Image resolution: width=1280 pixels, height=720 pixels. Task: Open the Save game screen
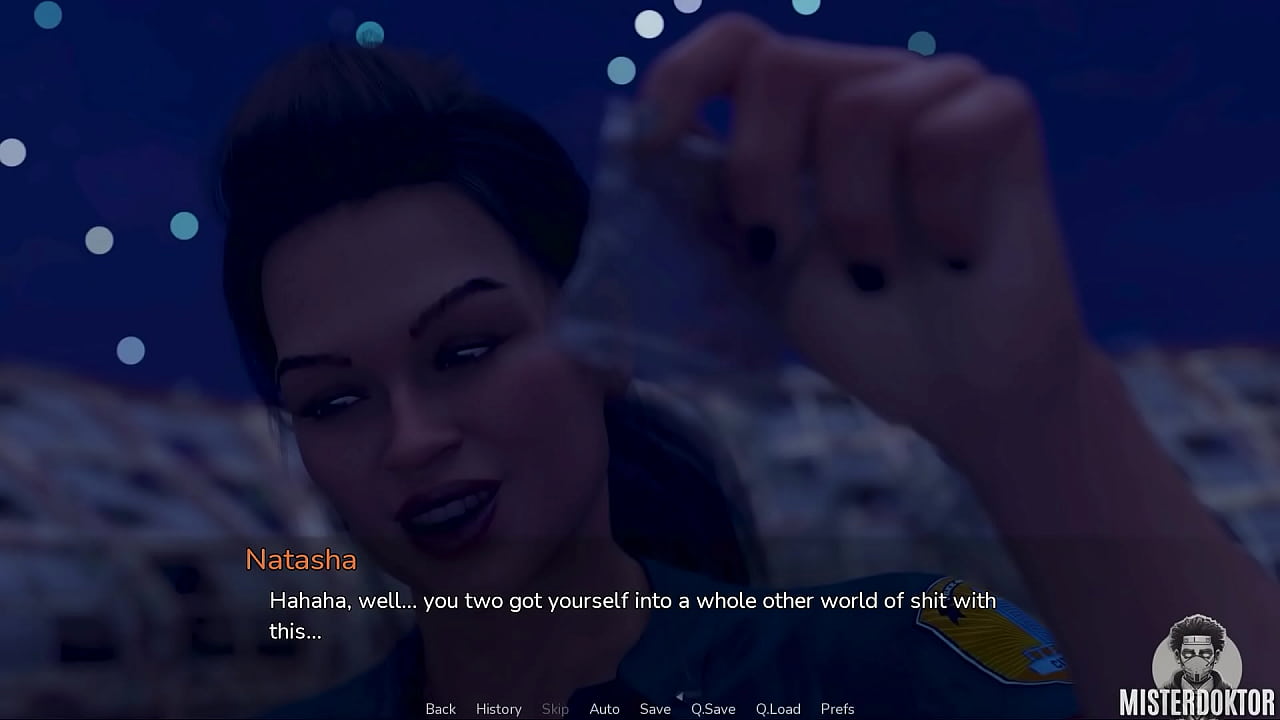655,709
